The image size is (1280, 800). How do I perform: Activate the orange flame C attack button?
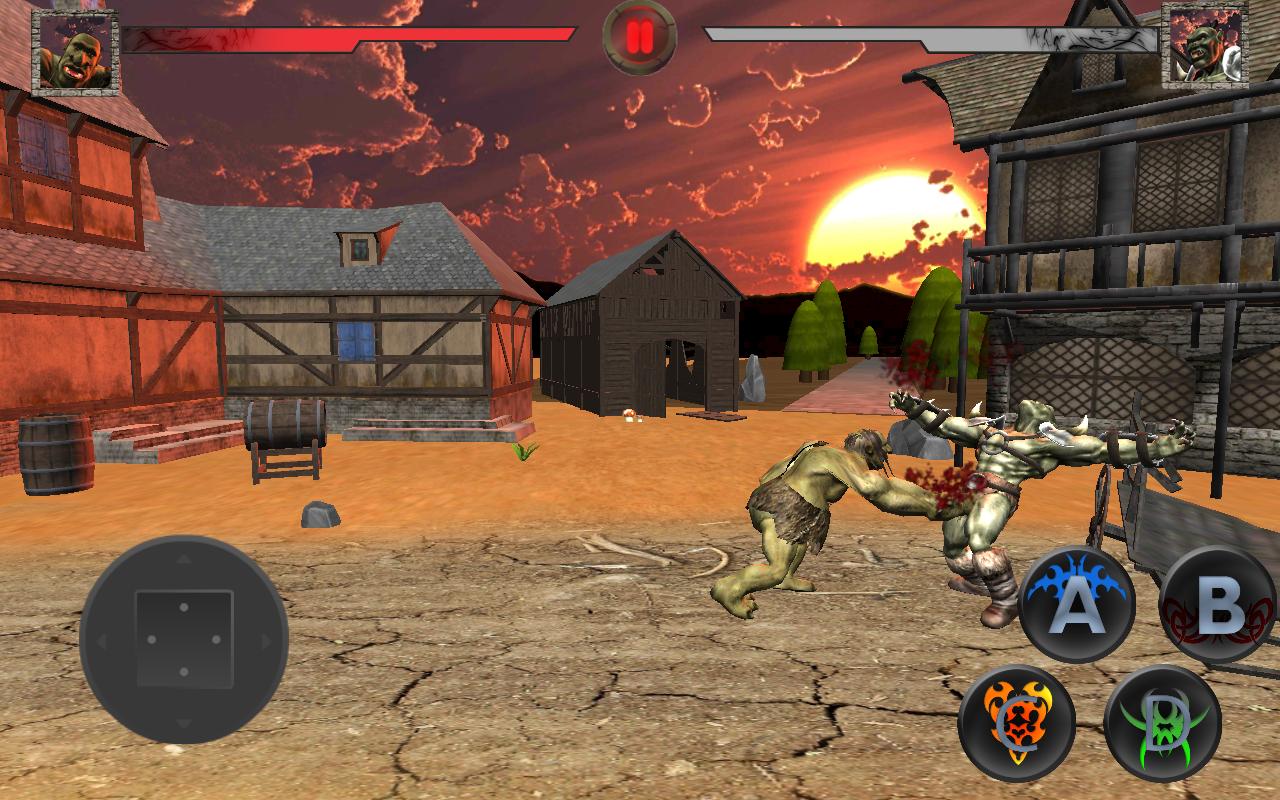[x=1016, y=723]
